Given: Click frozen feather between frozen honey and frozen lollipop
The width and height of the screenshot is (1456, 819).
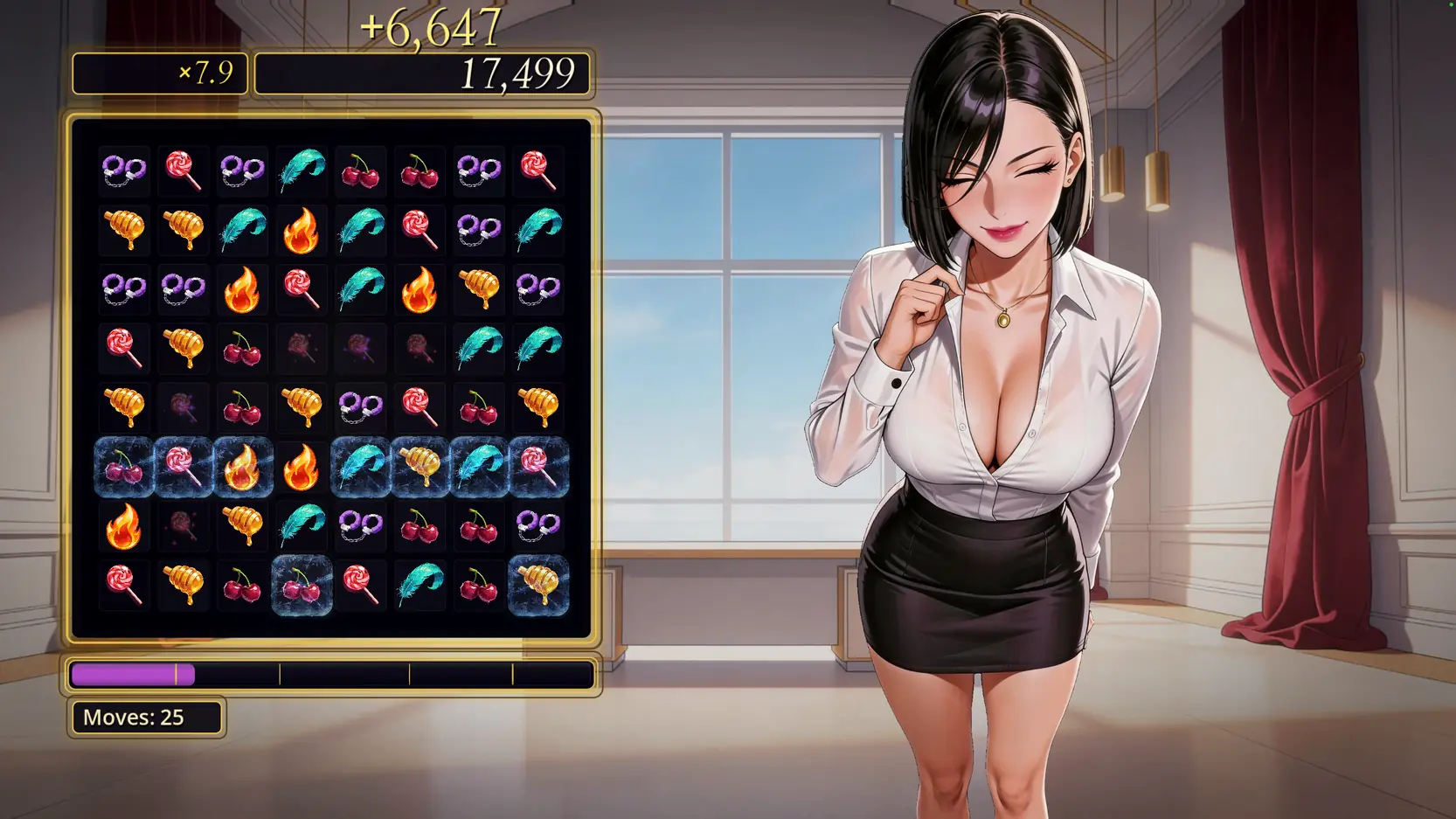Looking at the screenshot, I should [x=479, y=467].
